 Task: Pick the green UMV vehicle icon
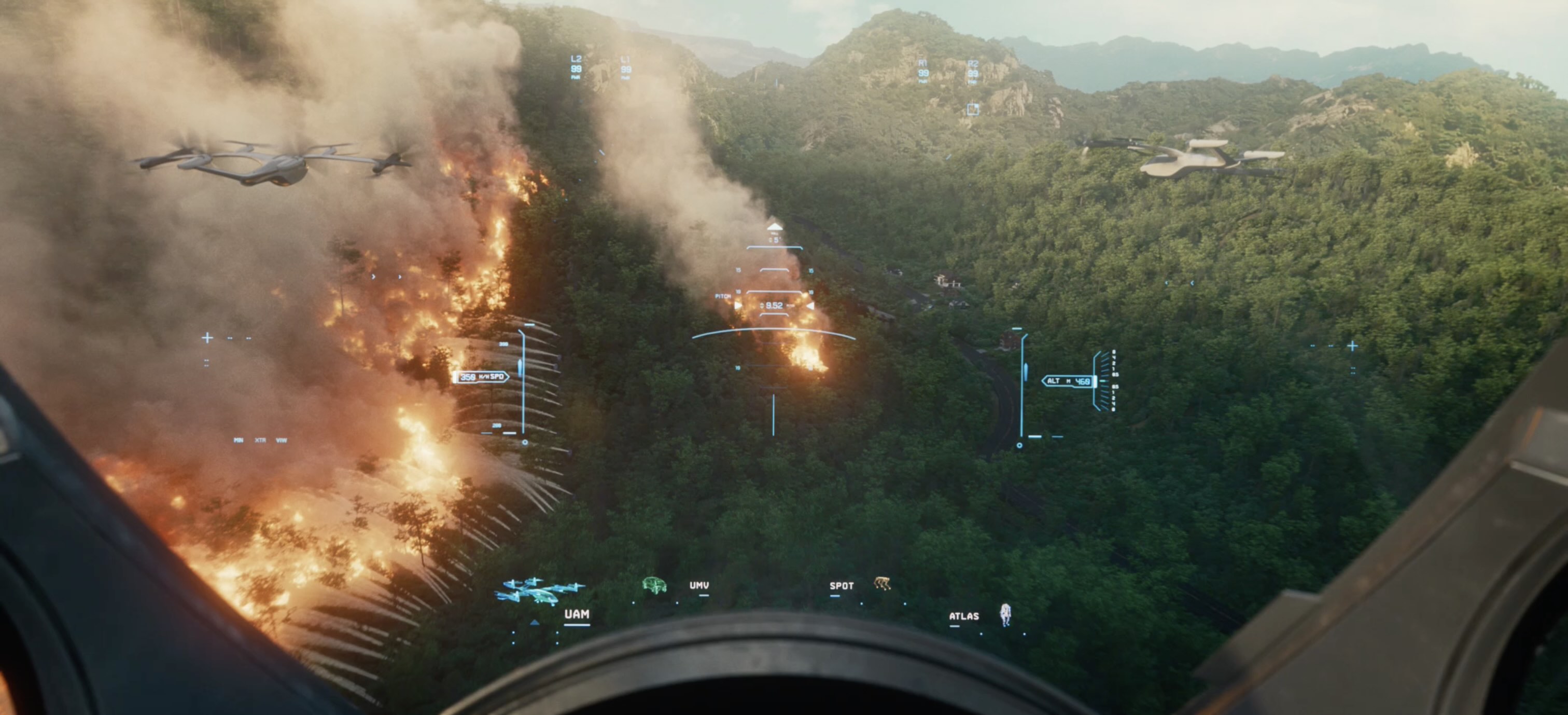[654, 585]
